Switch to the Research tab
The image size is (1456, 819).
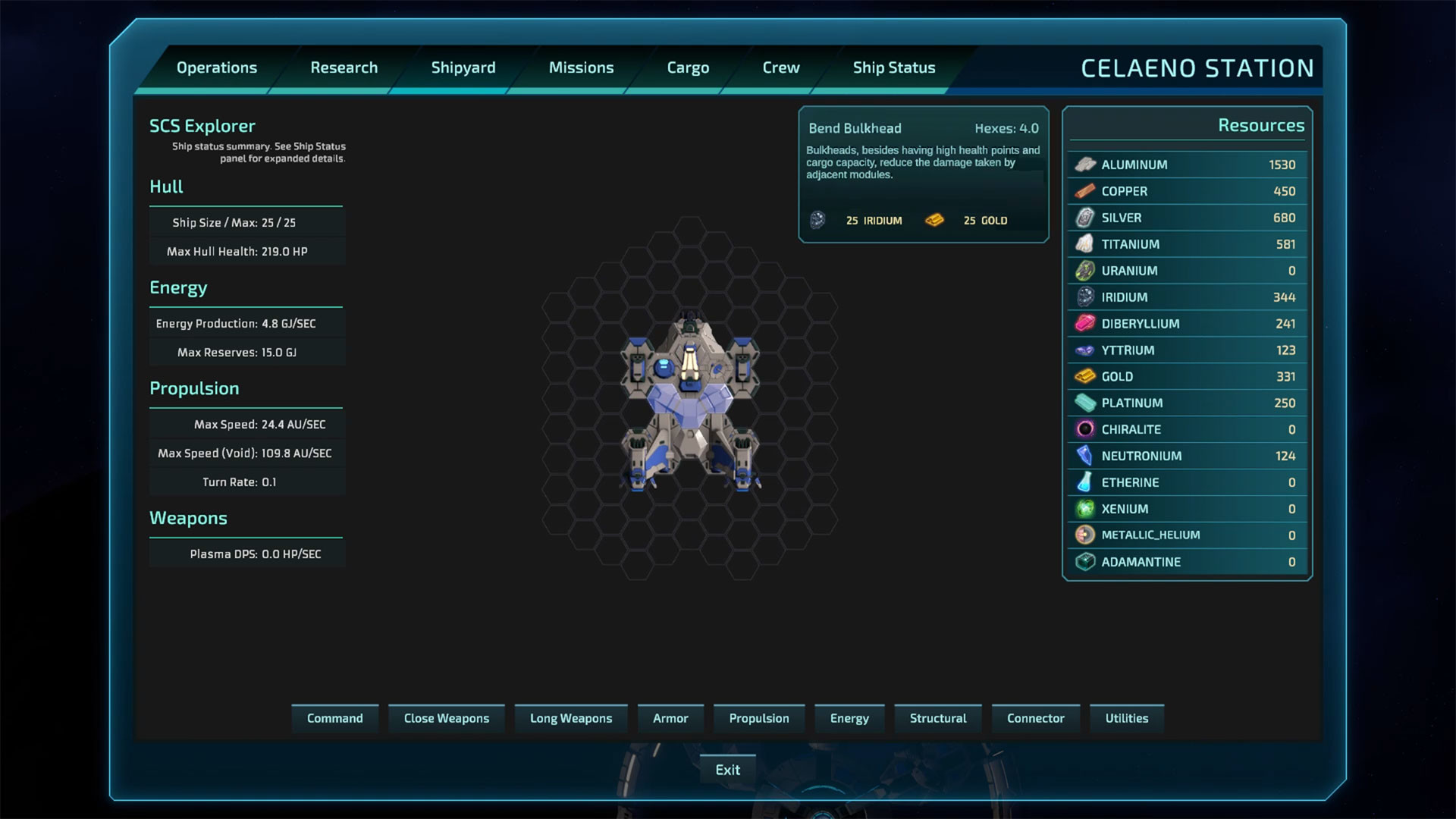click(x=344, y=67)
